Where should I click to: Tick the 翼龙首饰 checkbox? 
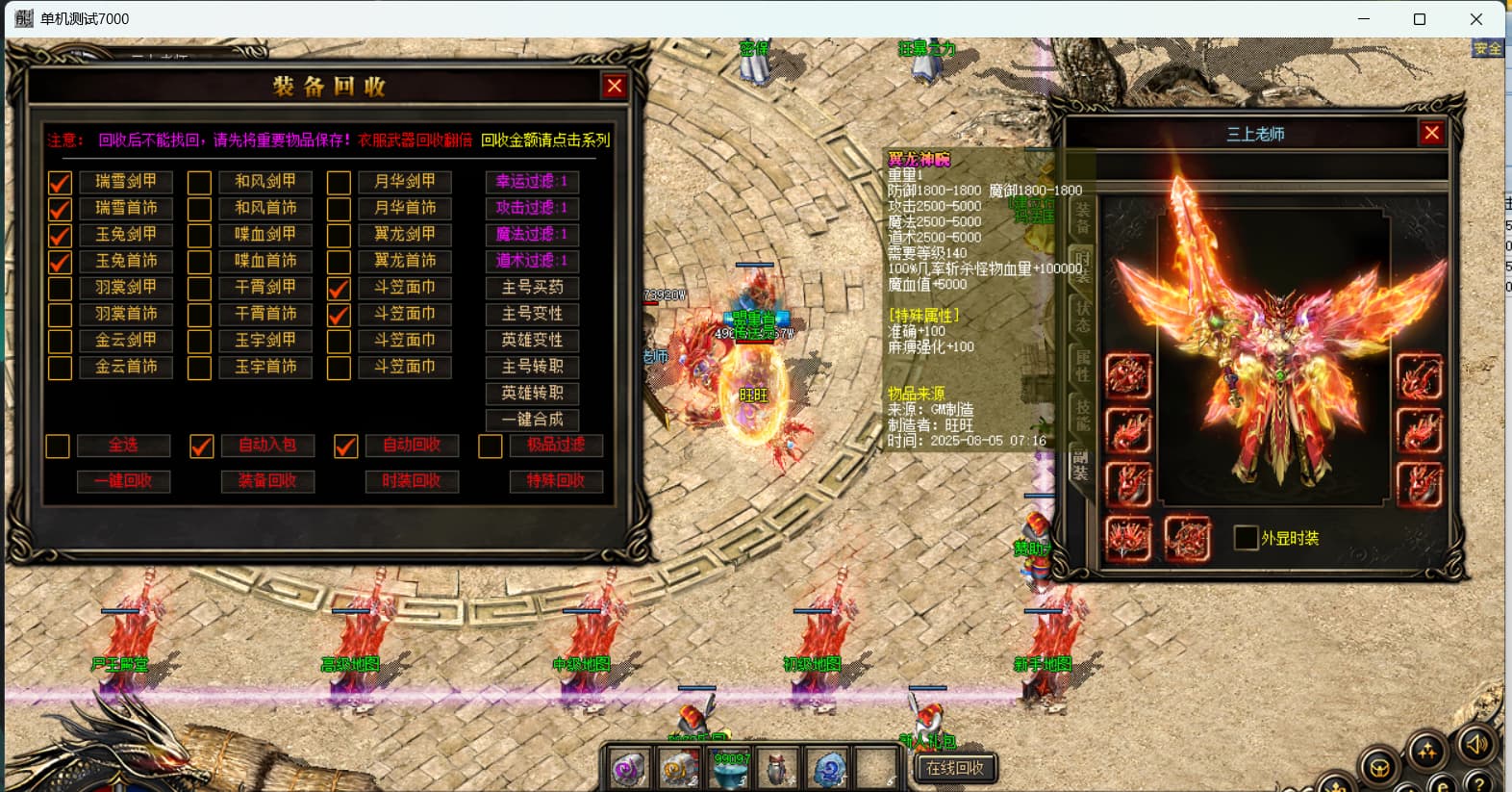tap(339, 262)
